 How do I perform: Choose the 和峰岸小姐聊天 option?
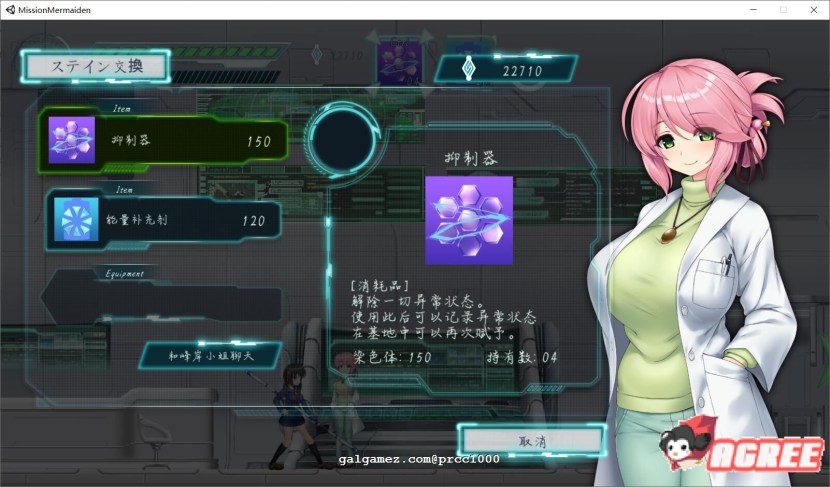pyautogui.click(x=209, y=354)
